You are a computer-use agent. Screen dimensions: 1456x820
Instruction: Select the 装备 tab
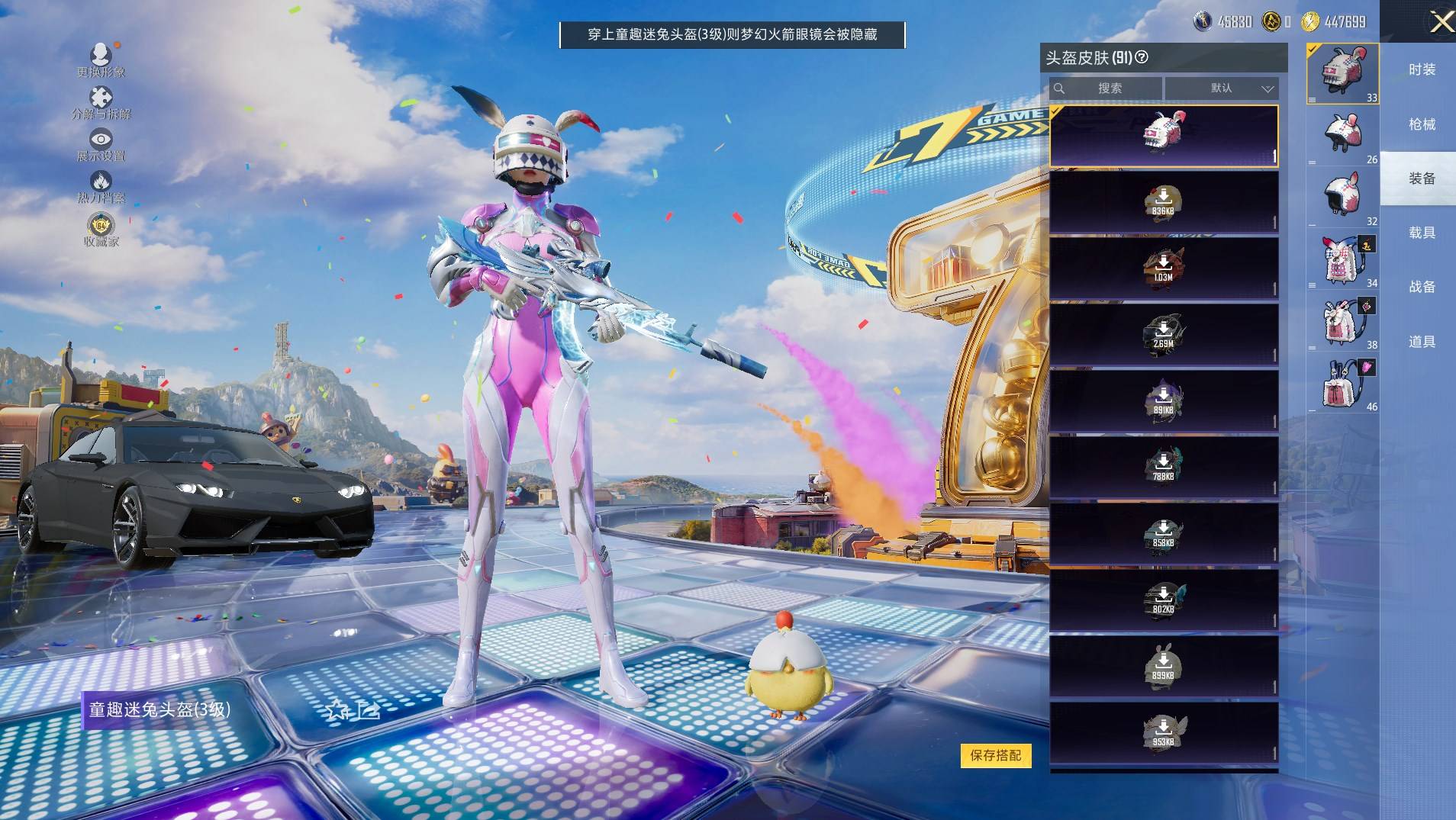coord(1421,178)
